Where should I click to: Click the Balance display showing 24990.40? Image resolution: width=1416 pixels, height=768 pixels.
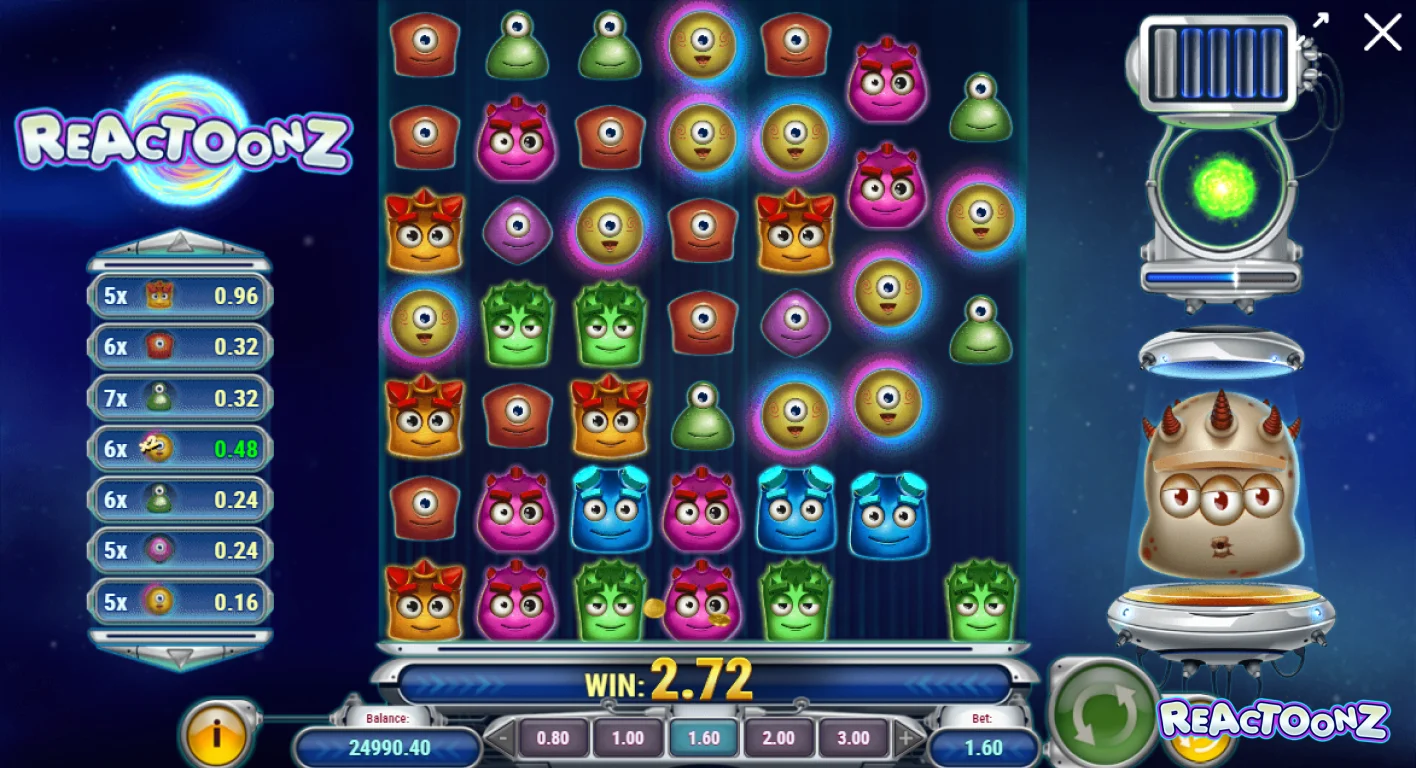[388, 745]
